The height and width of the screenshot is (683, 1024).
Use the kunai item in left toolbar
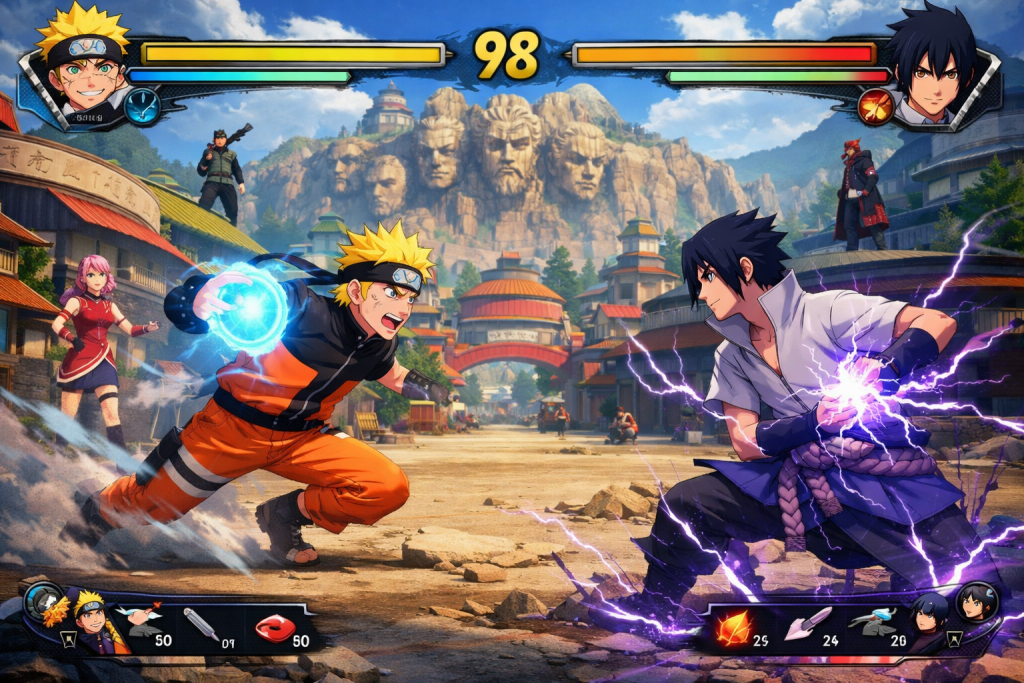[x=197, y=625]
